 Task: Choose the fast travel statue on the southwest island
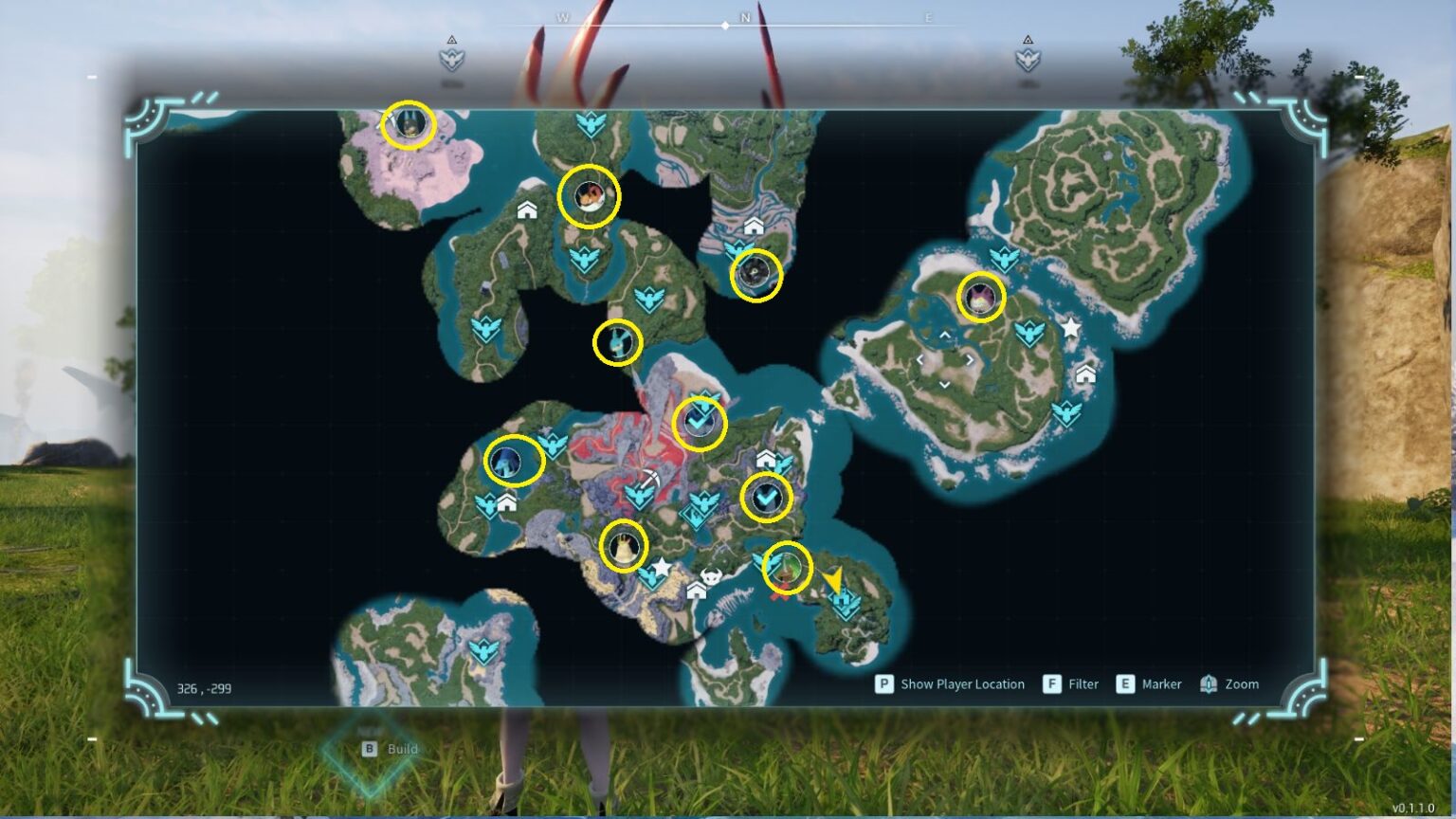tap(483, 651)
